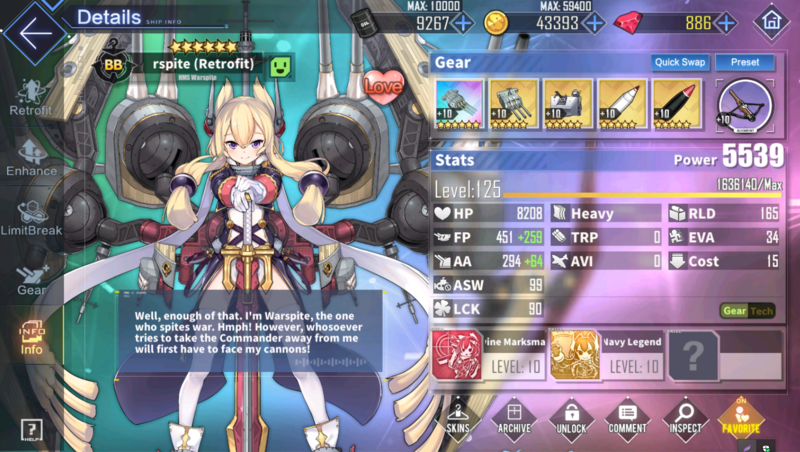Add more coins with the plus button
Viewport: 800px width, 452px height.
[x=594, y=22]
